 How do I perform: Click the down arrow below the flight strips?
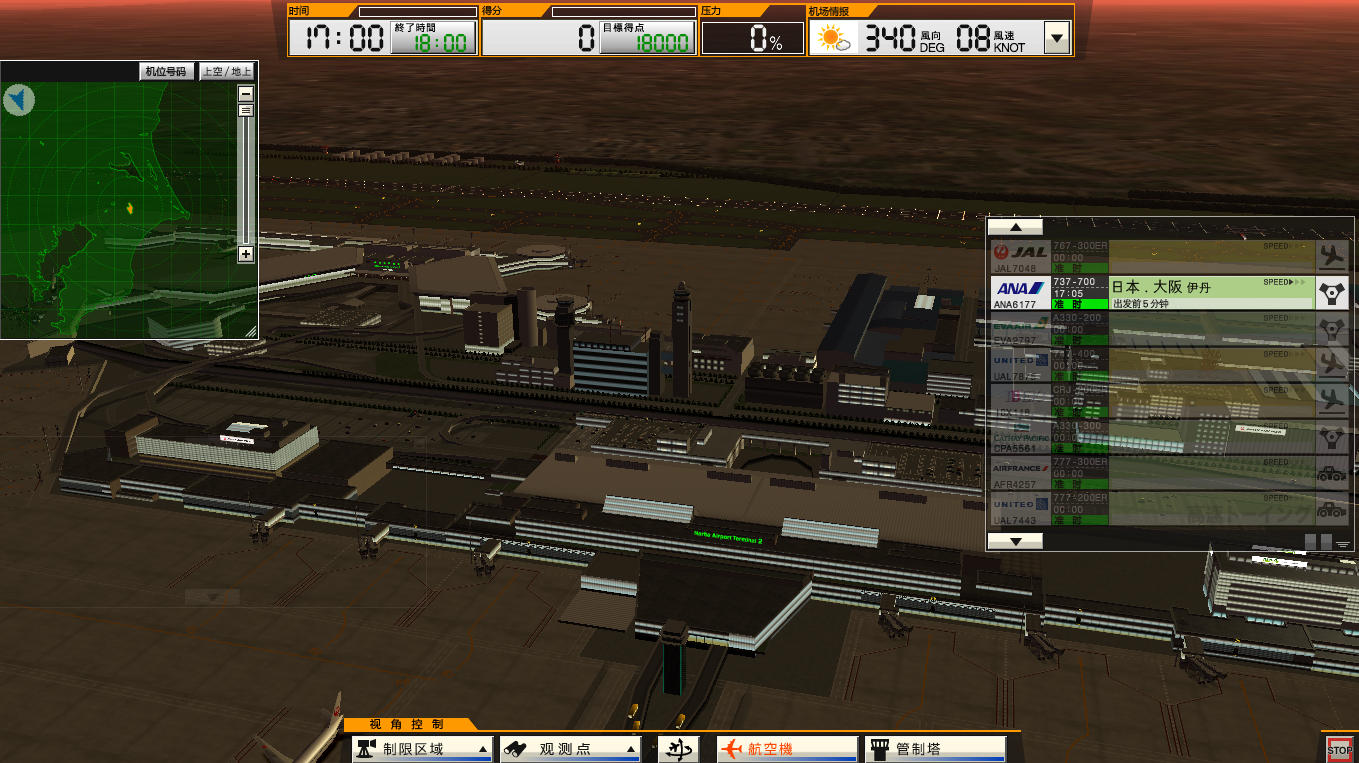coord(1015,541)
